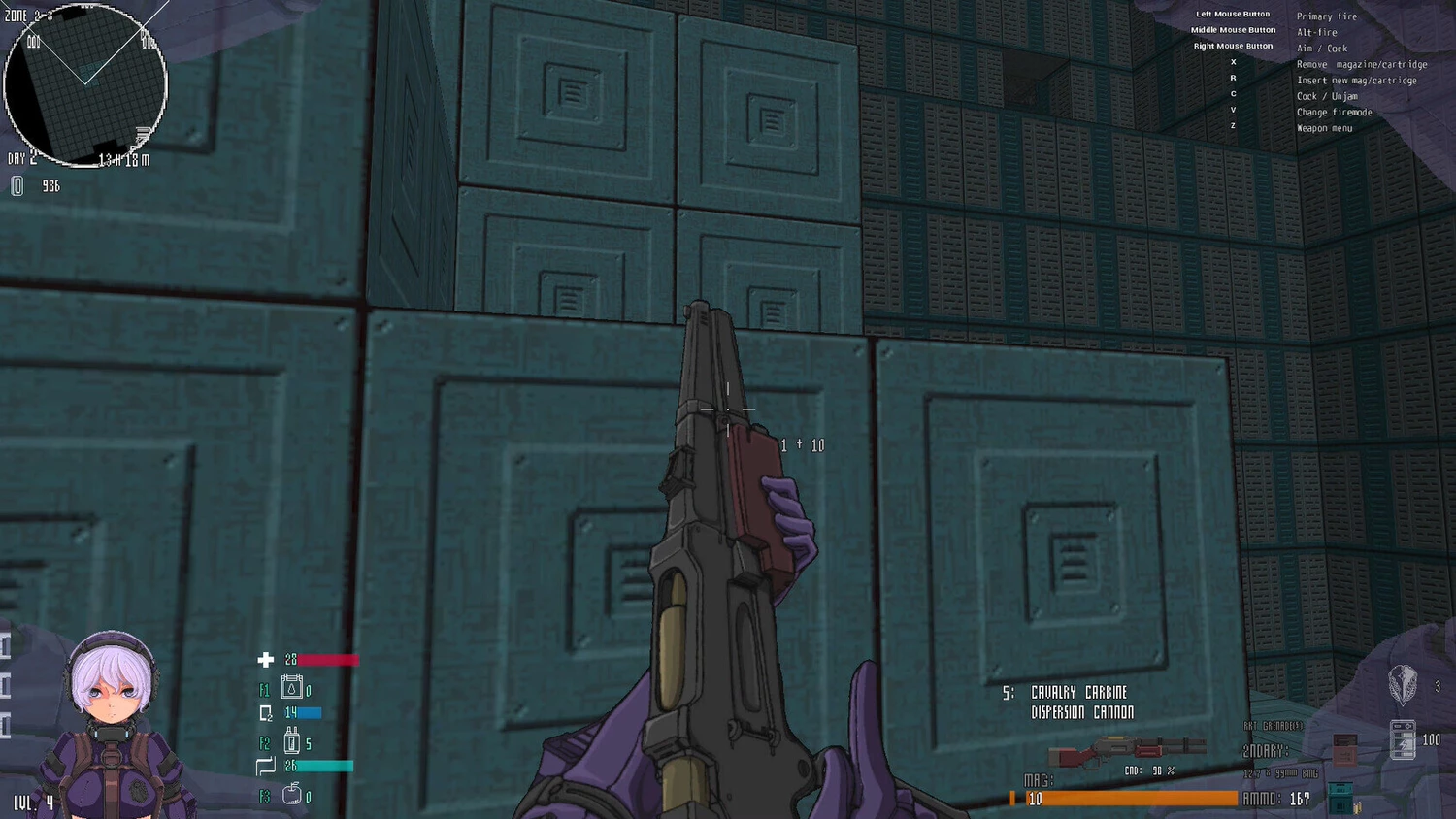The height and width of the screenshot is (819, 1456).
Task: Select the Cavalry Carbine weapon icon
Action: [x=1126, y=750]
